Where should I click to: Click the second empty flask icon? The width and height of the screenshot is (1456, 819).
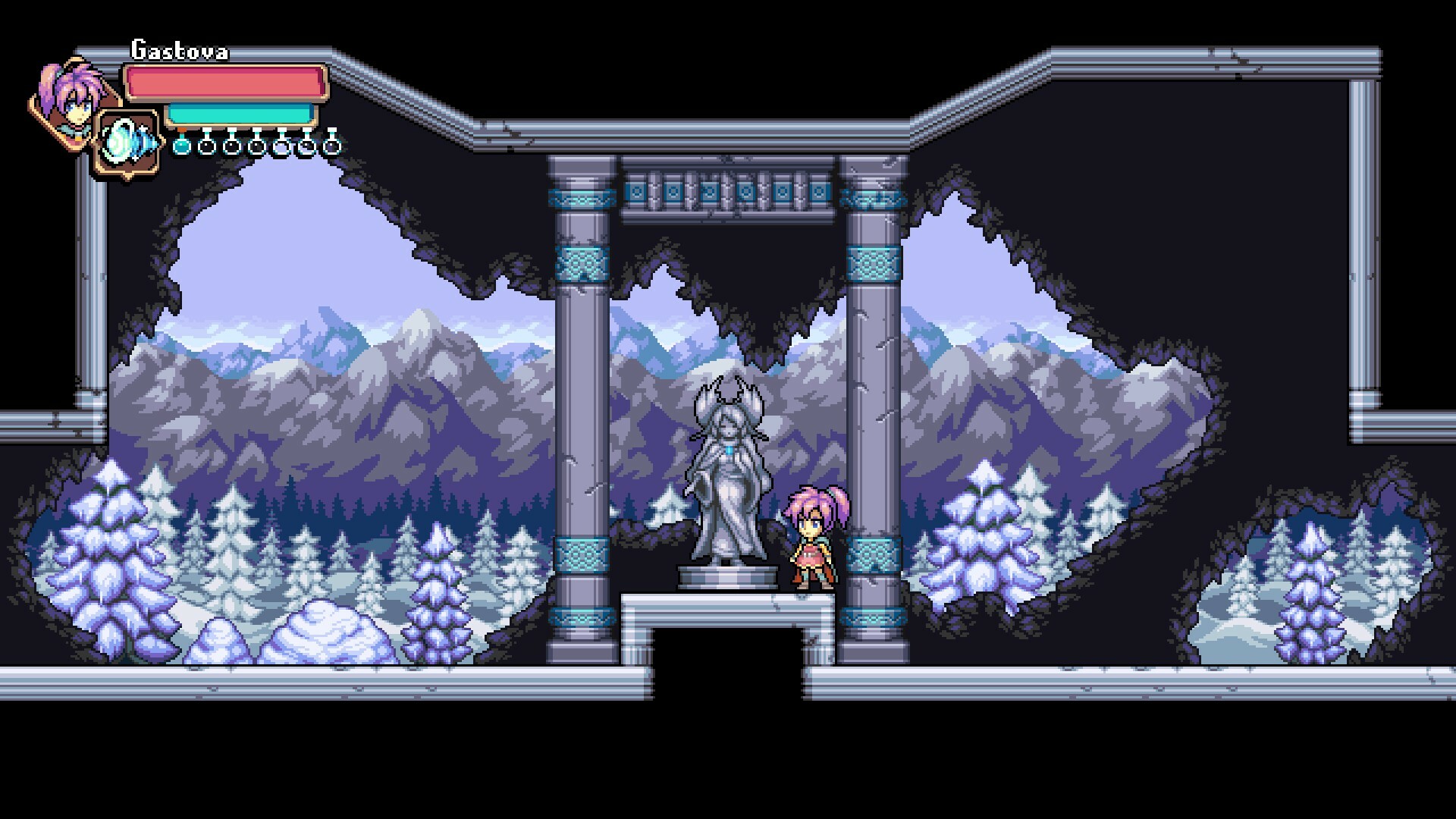point(231,146)
